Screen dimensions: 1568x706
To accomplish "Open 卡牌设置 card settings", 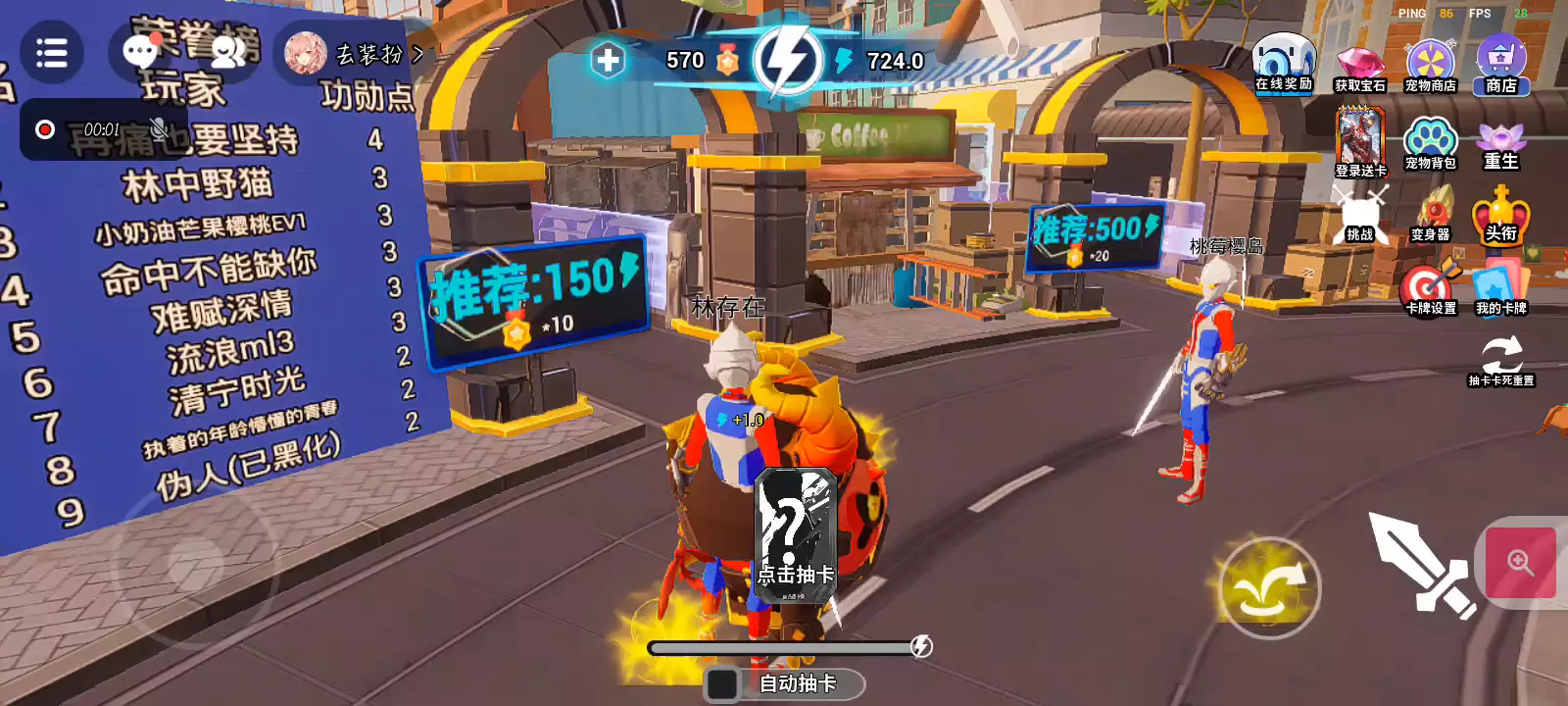I will [x=1430, y=290].
